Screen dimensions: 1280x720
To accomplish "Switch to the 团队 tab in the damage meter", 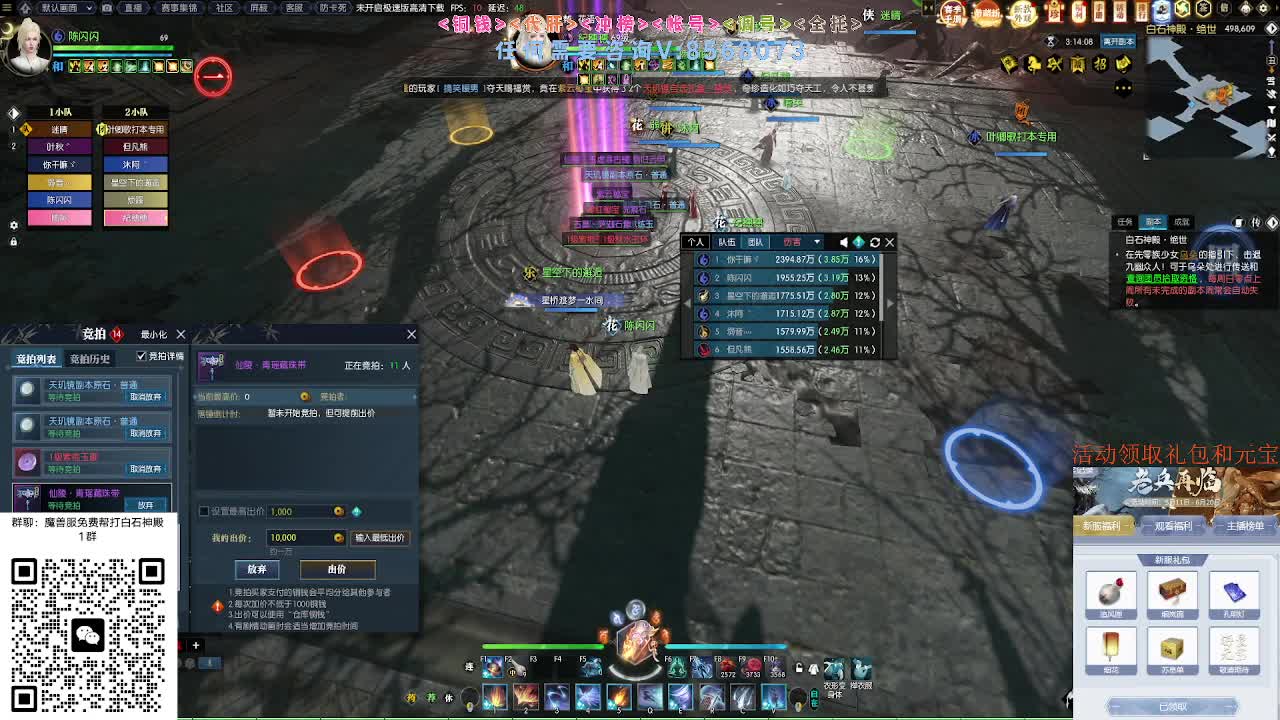I will pyautogui.click(x=759, y=242).
